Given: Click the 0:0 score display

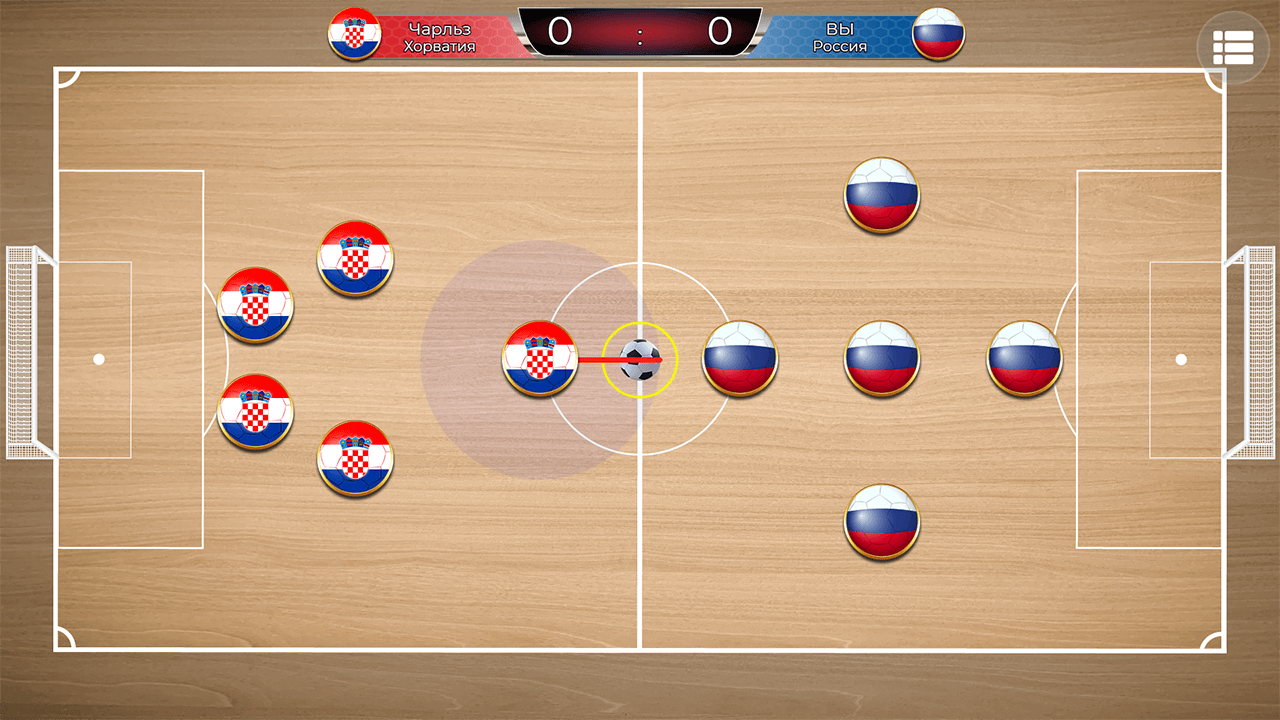Looking at the screenshot, I should 638,32.
